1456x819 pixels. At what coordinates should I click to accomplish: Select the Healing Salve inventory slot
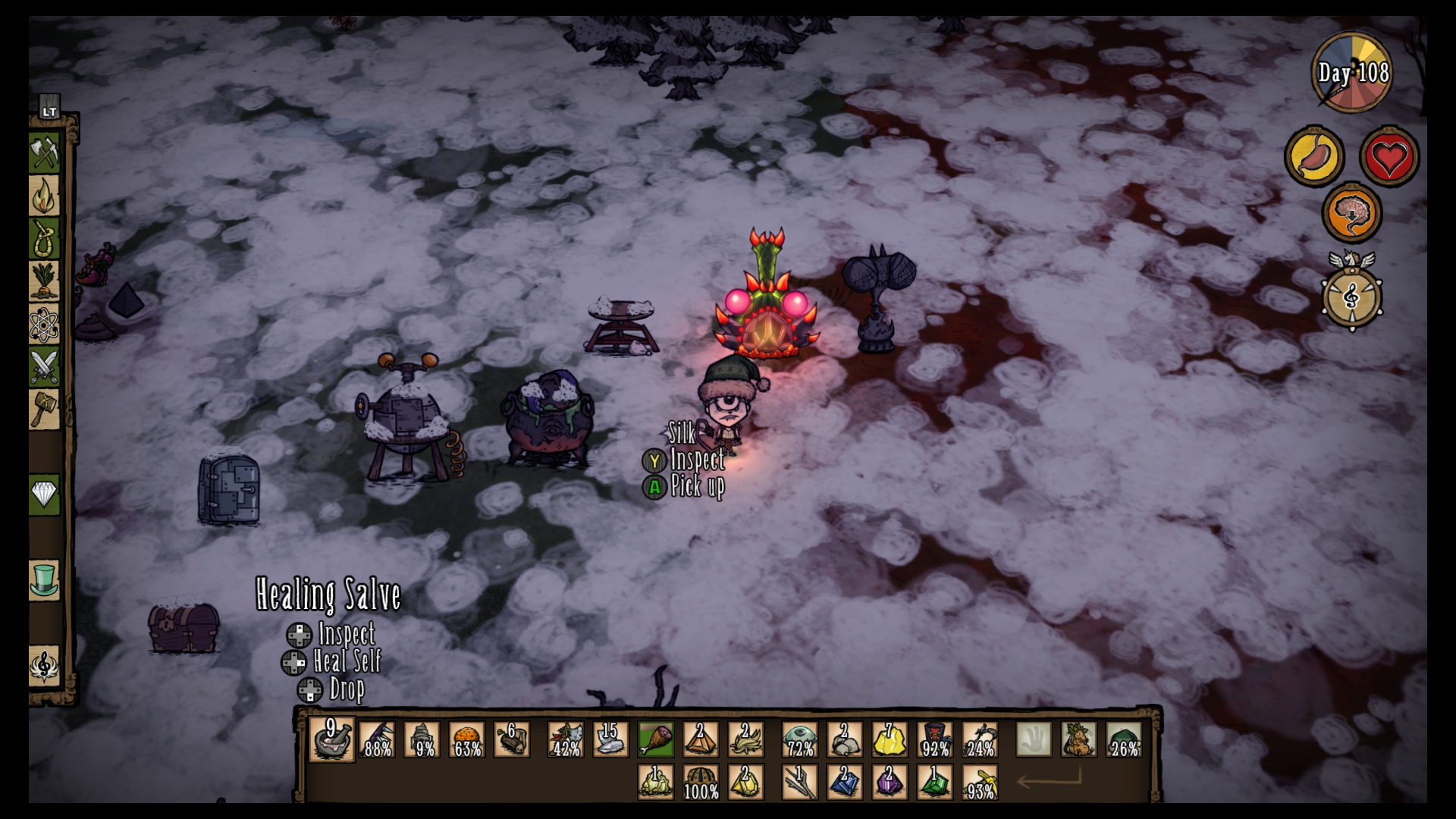pyautogui.click(x=331, y=739)
